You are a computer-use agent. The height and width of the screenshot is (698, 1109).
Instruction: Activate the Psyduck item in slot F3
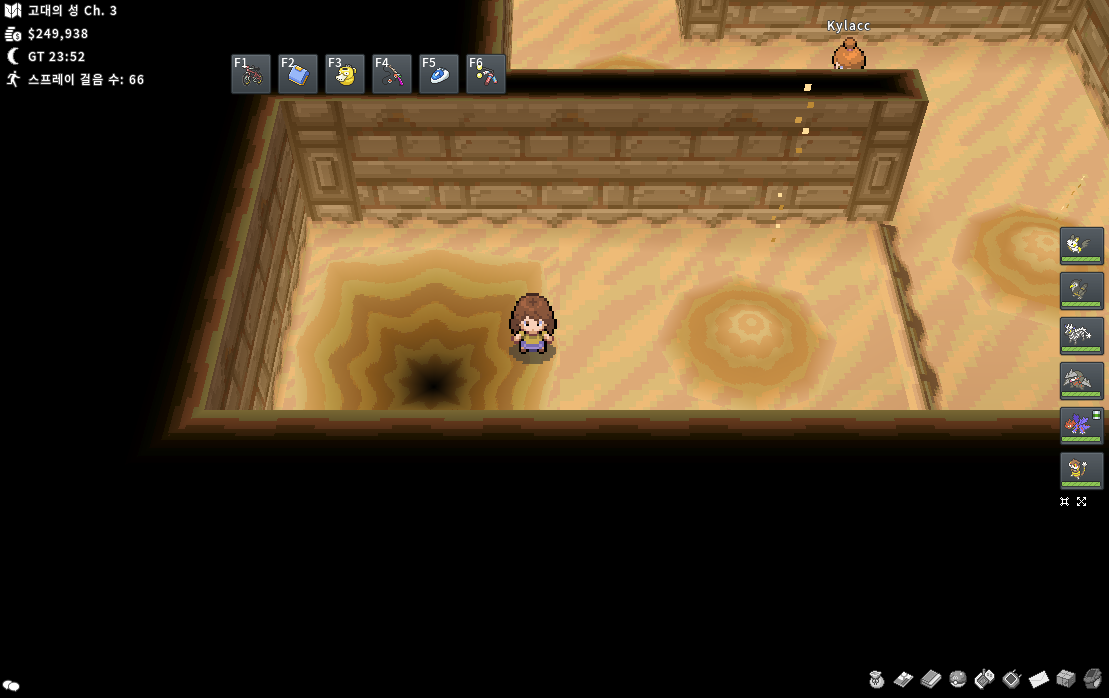click(x=345, y=74)
